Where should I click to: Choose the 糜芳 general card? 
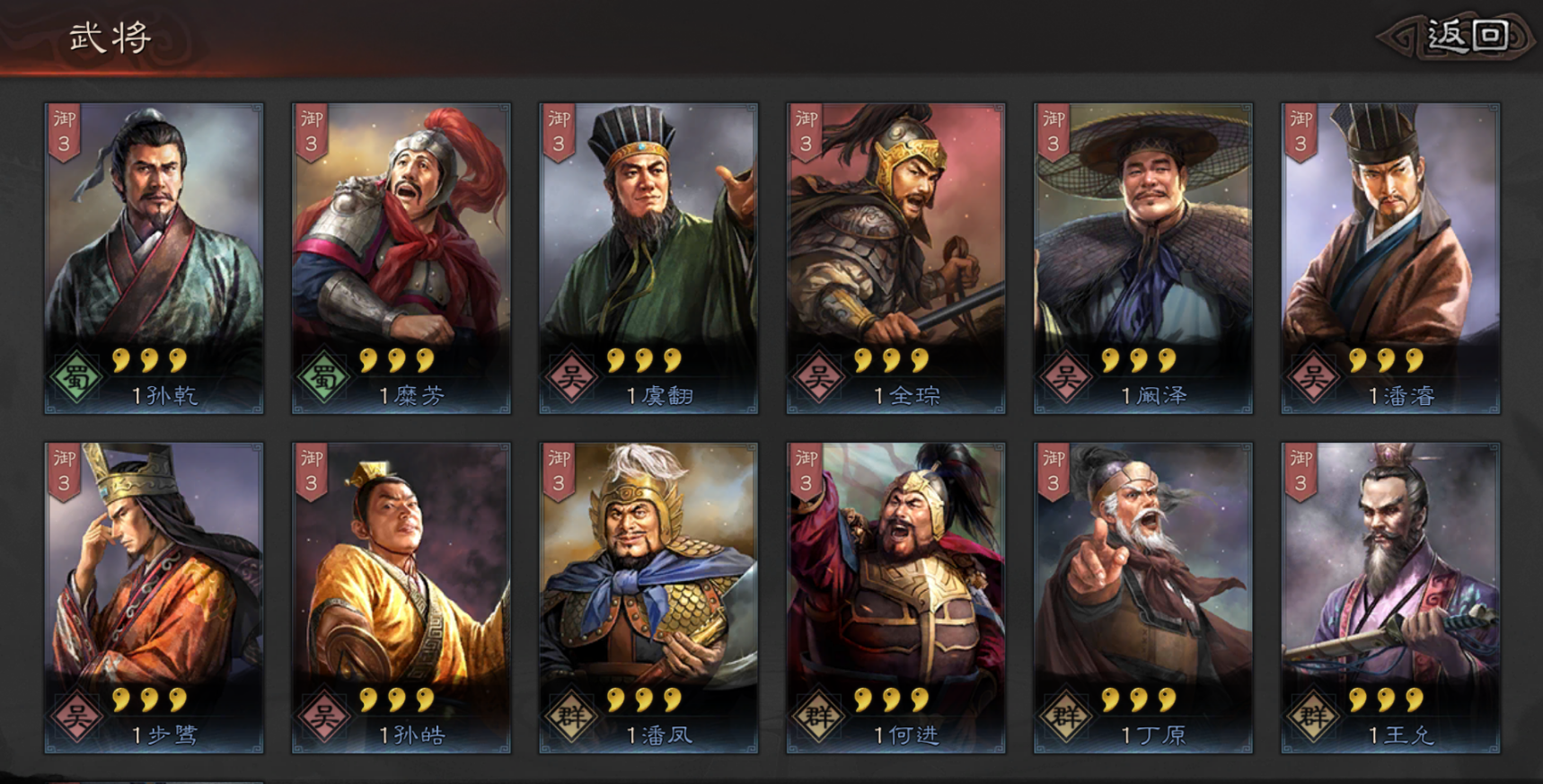pos(401,258)
